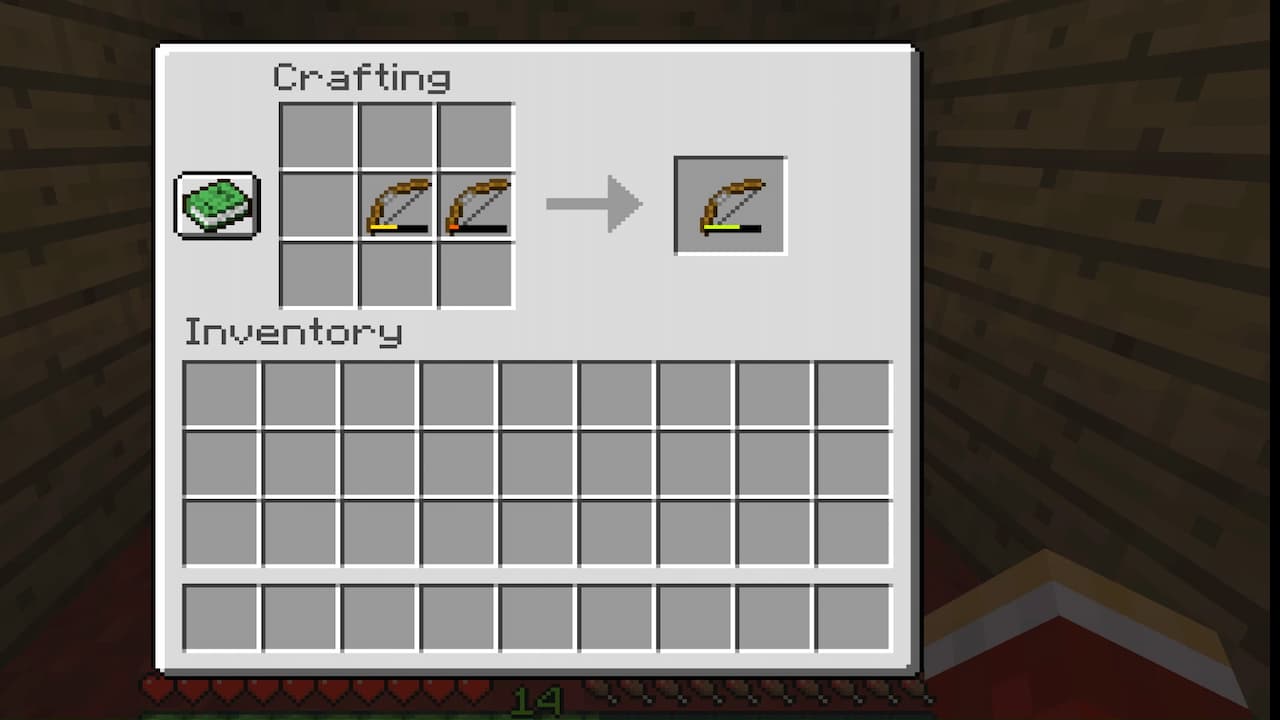Toggle the green recipe book panel open
Viewport: 1280px width, 720px height.
click(x=217, y=205)
